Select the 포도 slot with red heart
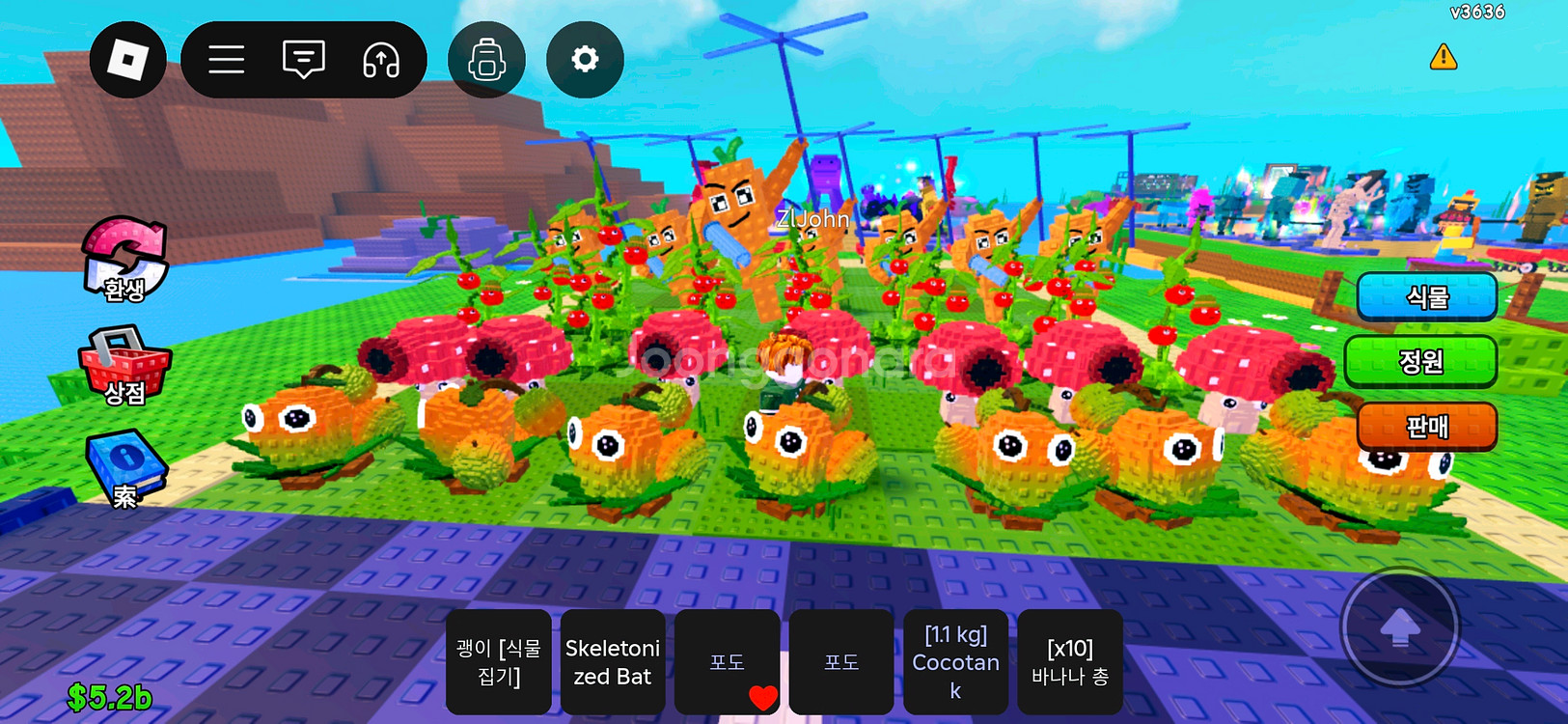 click(727, 662)
